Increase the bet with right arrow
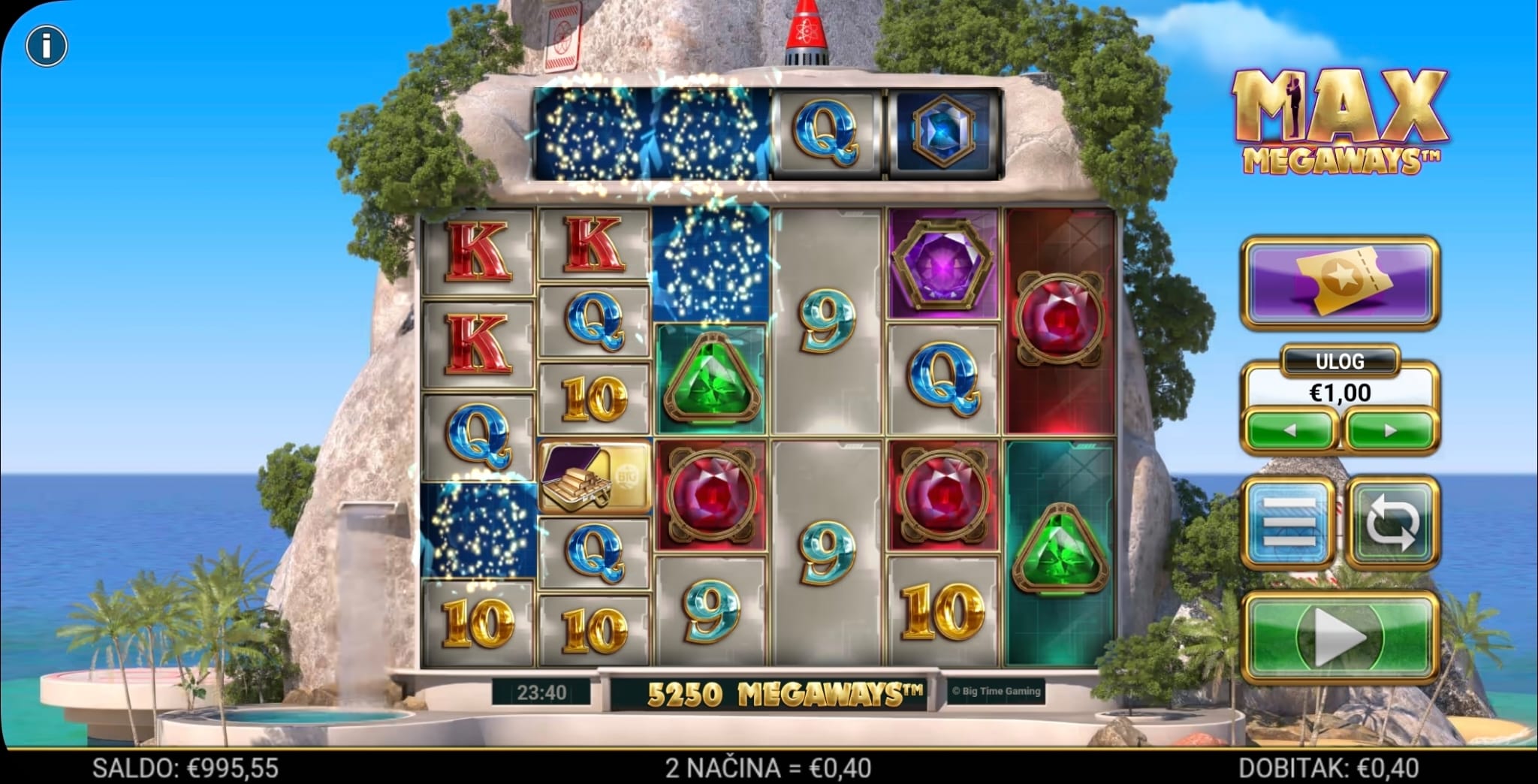 pyautogui.click(x=1390, y=431)
